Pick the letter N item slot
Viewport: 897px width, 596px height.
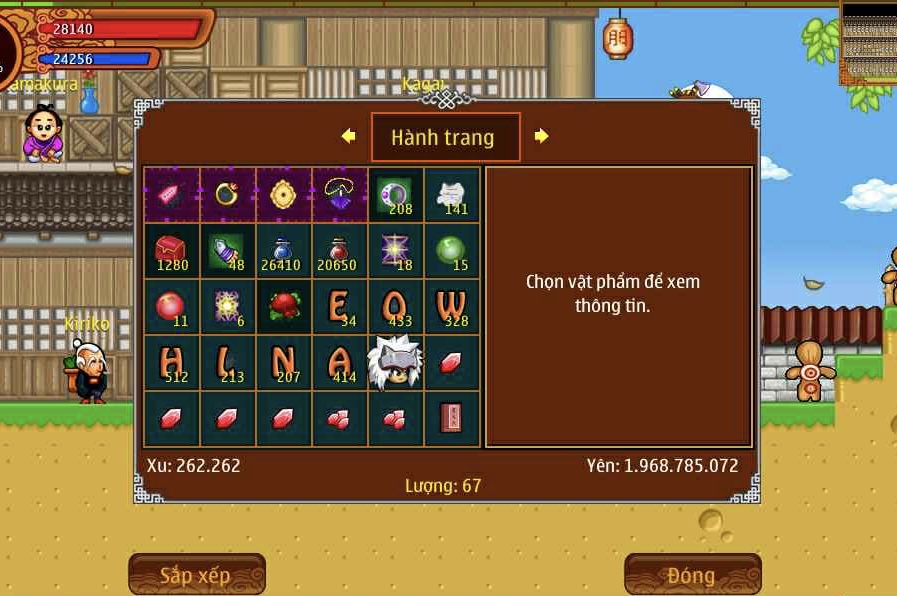tap(284, 362)
